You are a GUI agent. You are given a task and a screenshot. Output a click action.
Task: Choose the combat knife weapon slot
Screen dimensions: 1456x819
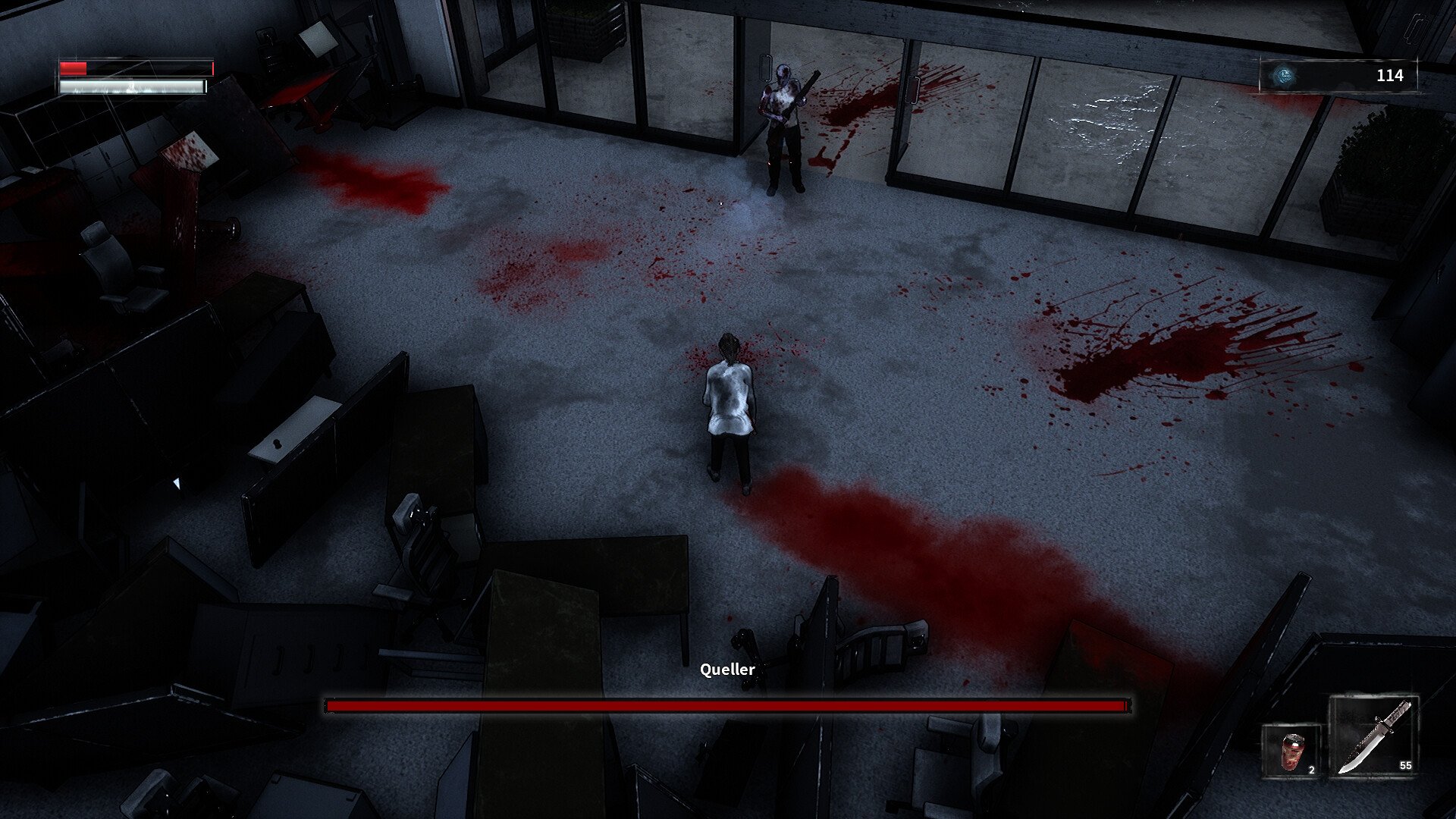(x=1373, y=736)
